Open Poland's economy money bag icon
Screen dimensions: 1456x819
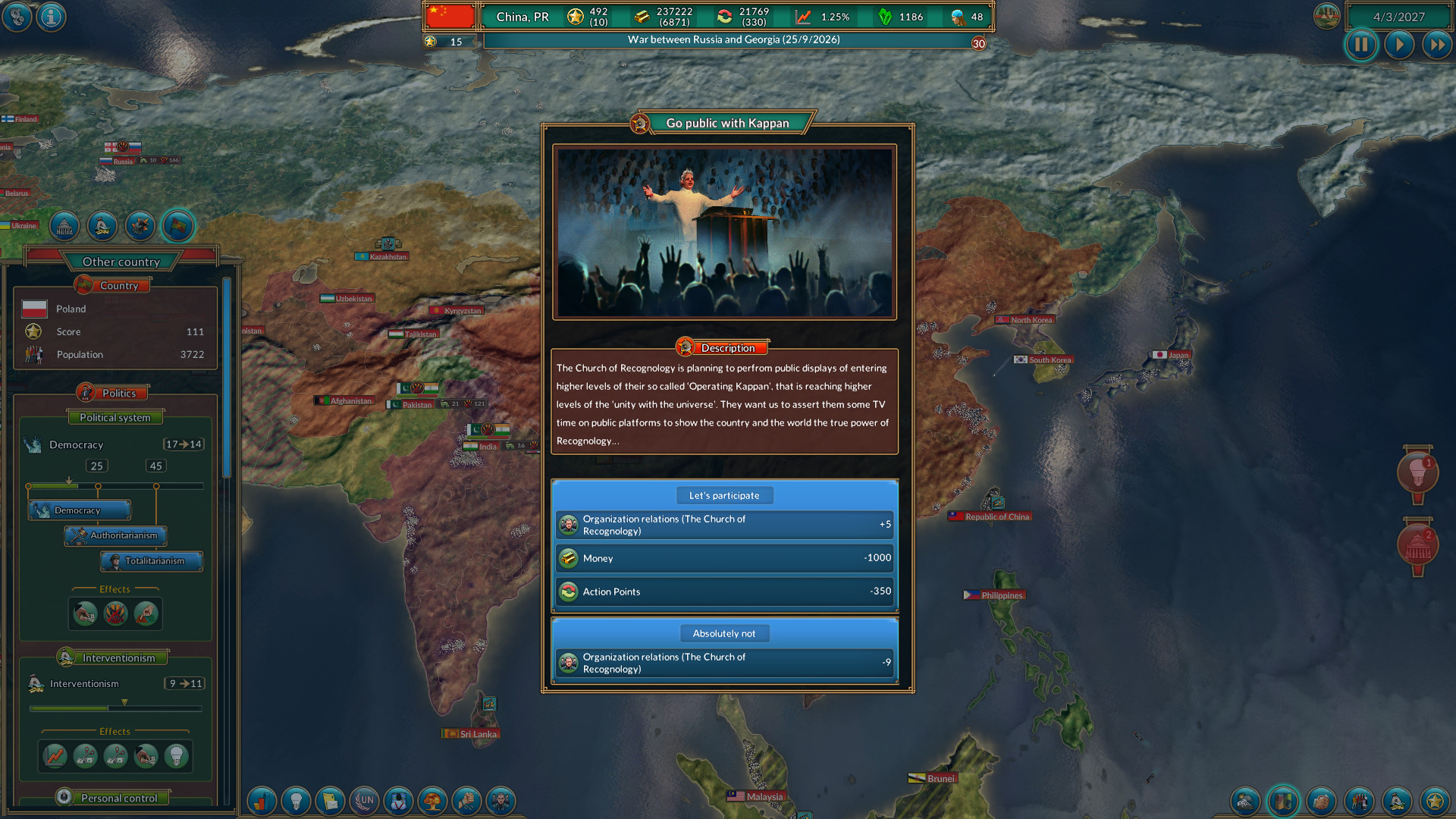(103, 226)
